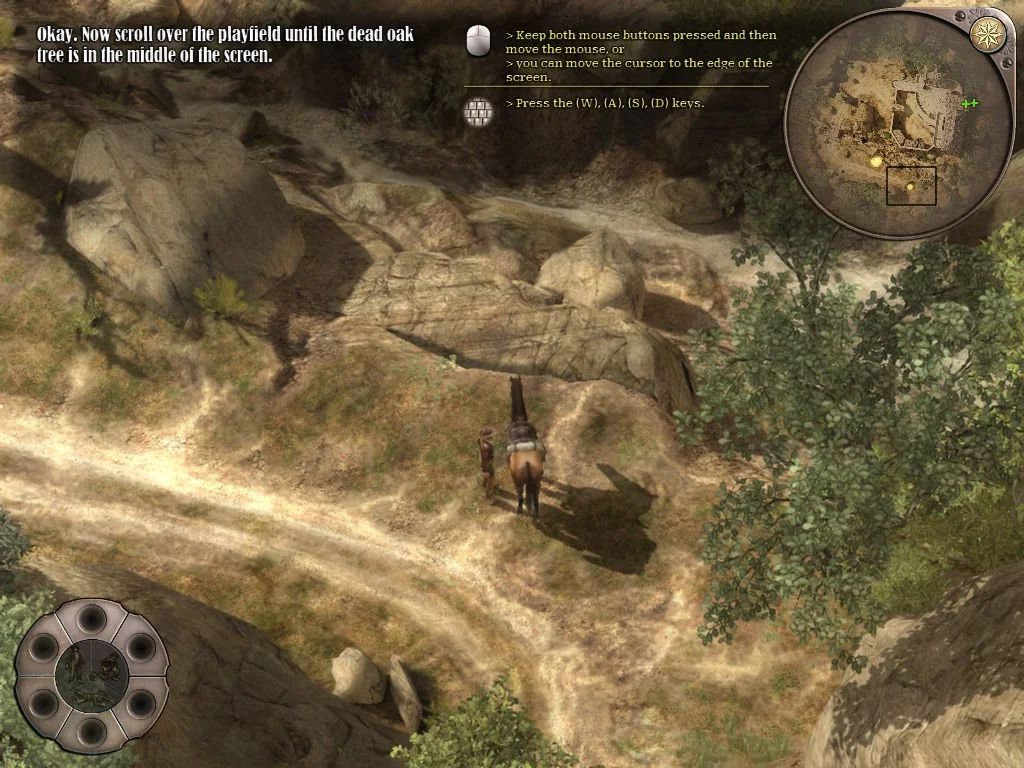The width and height of the screenshot is (1024, 768).
Task: Select the green cross markers on the minimap
Action: [968, 103]
